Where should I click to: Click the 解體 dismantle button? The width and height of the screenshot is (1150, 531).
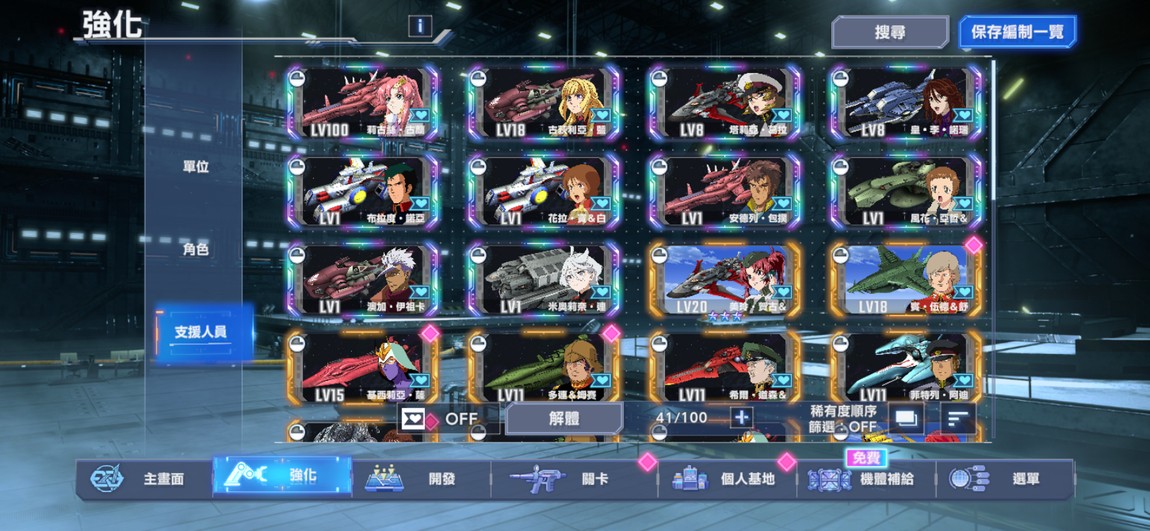[x=564, y=418]
